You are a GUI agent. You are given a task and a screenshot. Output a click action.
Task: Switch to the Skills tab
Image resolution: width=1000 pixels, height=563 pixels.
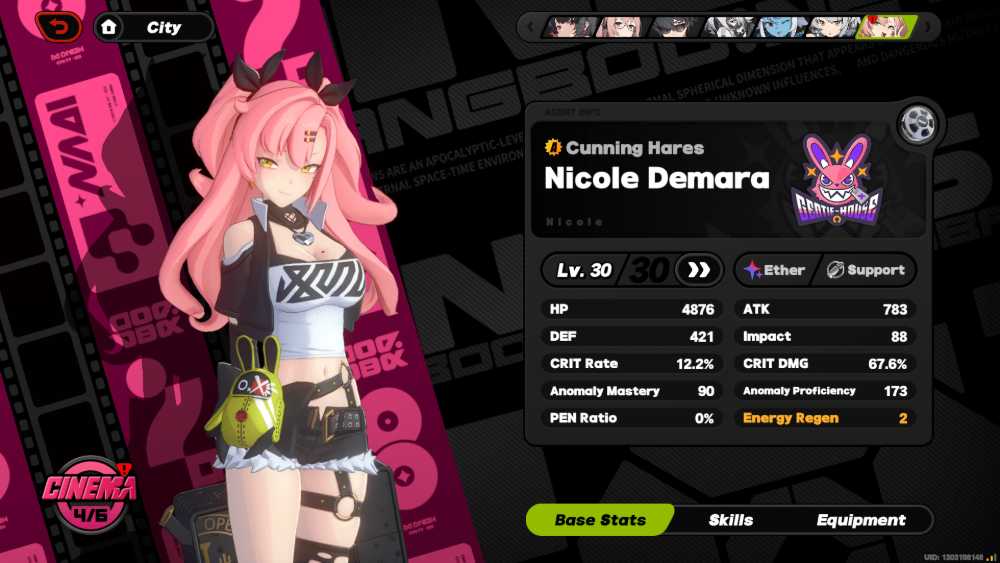click(730, 520)
